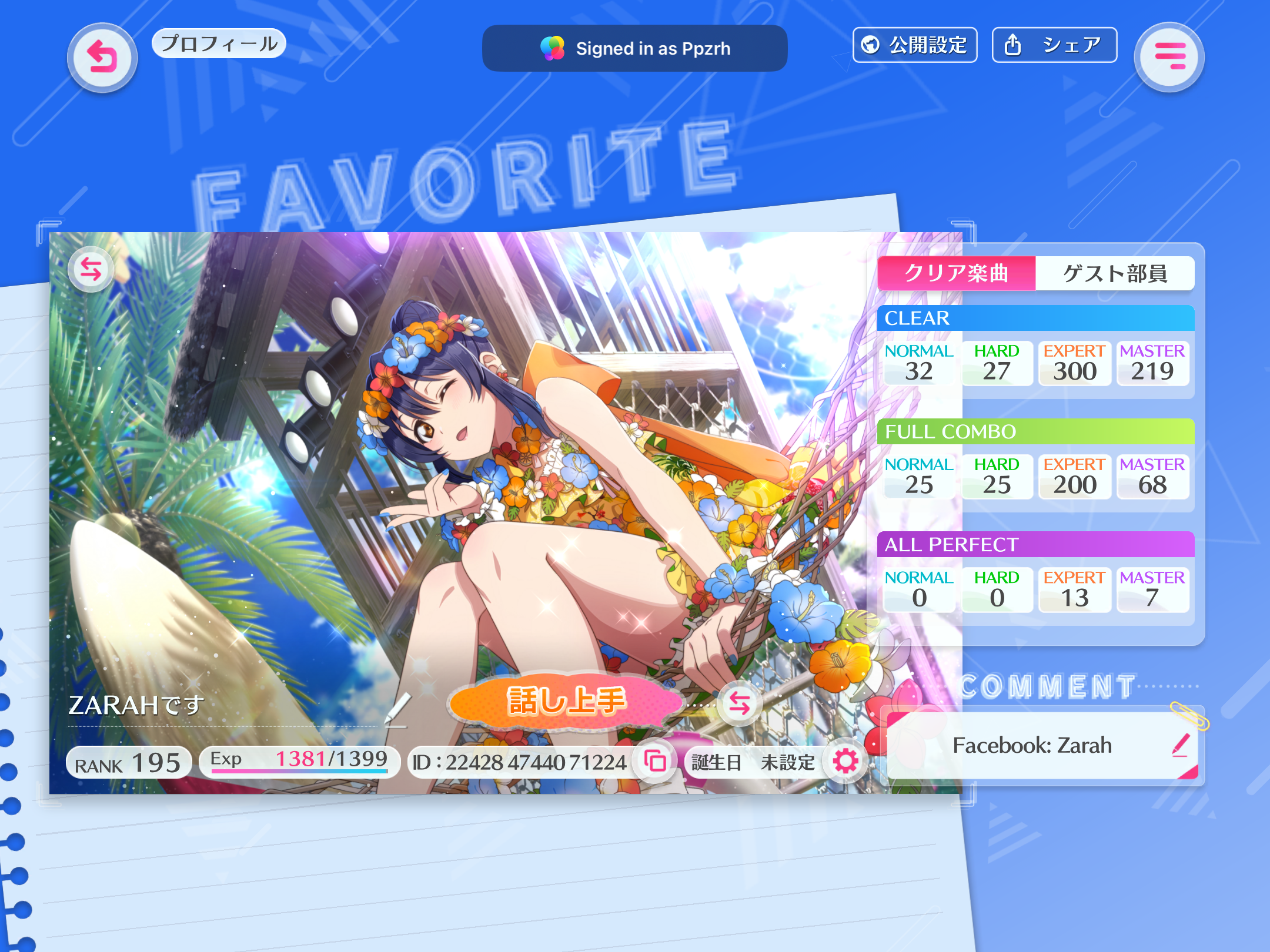
Task: Open birthday settings gear
Action: point(845,762)
